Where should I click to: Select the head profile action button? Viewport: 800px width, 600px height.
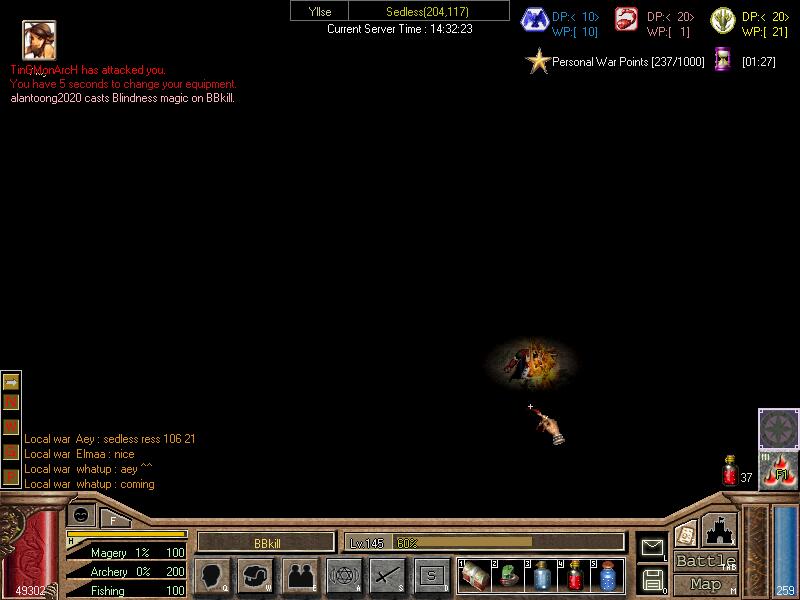point(213,575)
